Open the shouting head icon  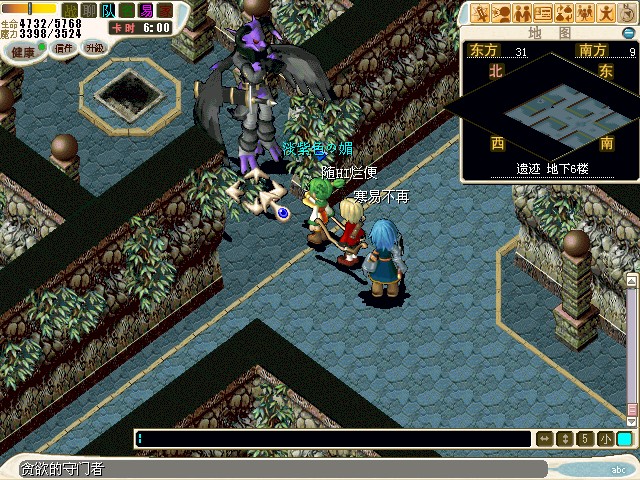pyautogui.click(x=500, y=13)
